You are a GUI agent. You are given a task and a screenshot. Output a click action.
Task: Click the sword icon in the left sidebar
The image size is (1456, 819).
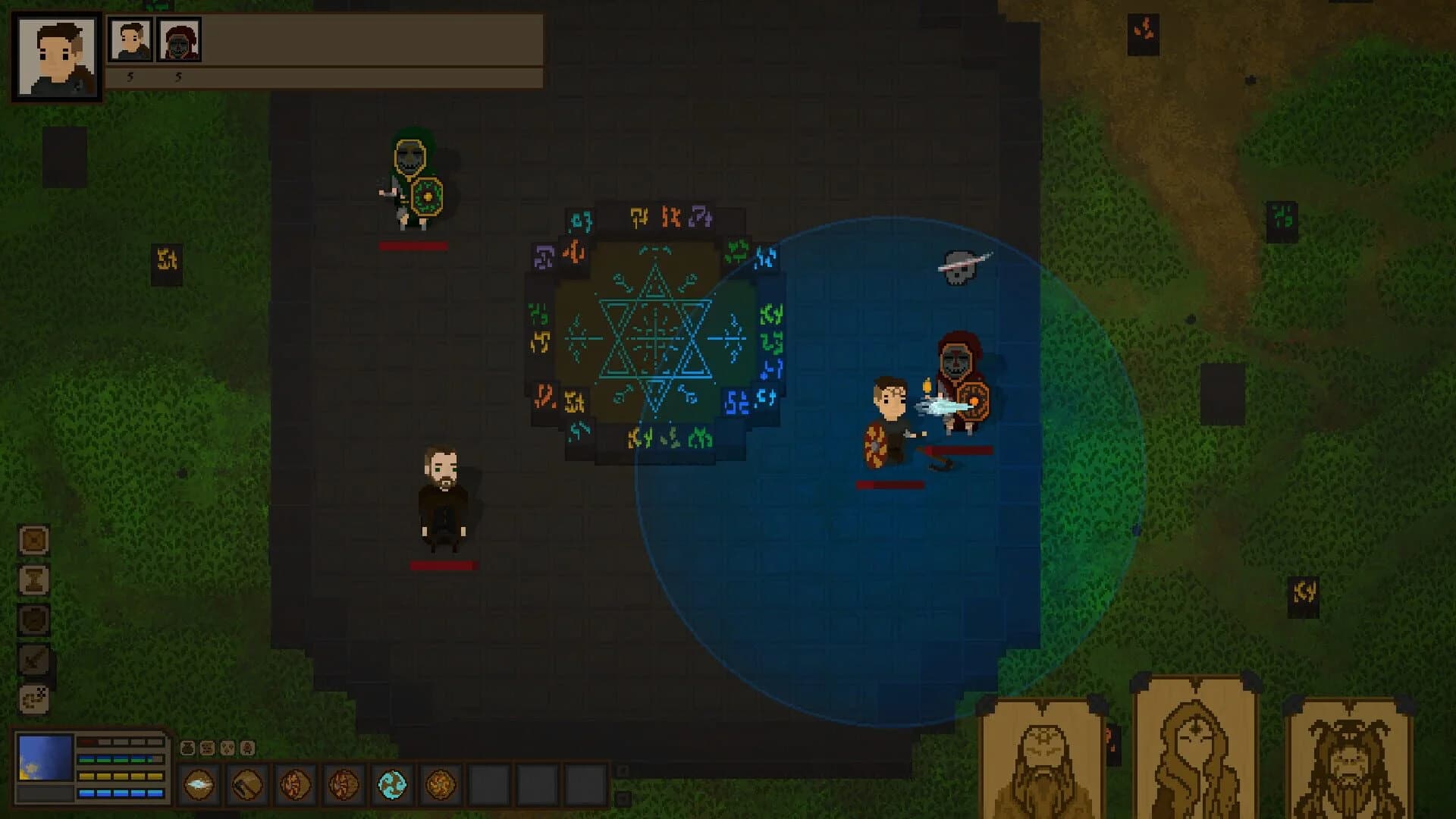point(33,657)
